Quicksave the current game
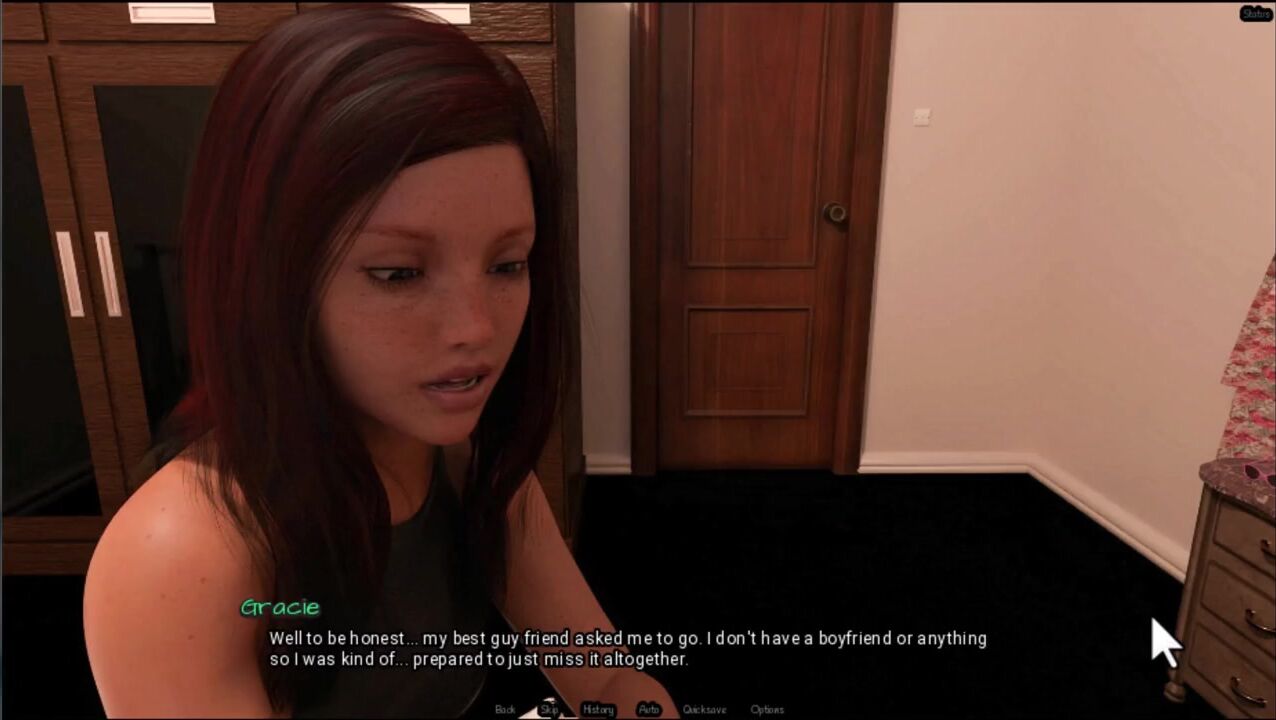Screen dimensions: 1276x720 click(x=704, y=709)
